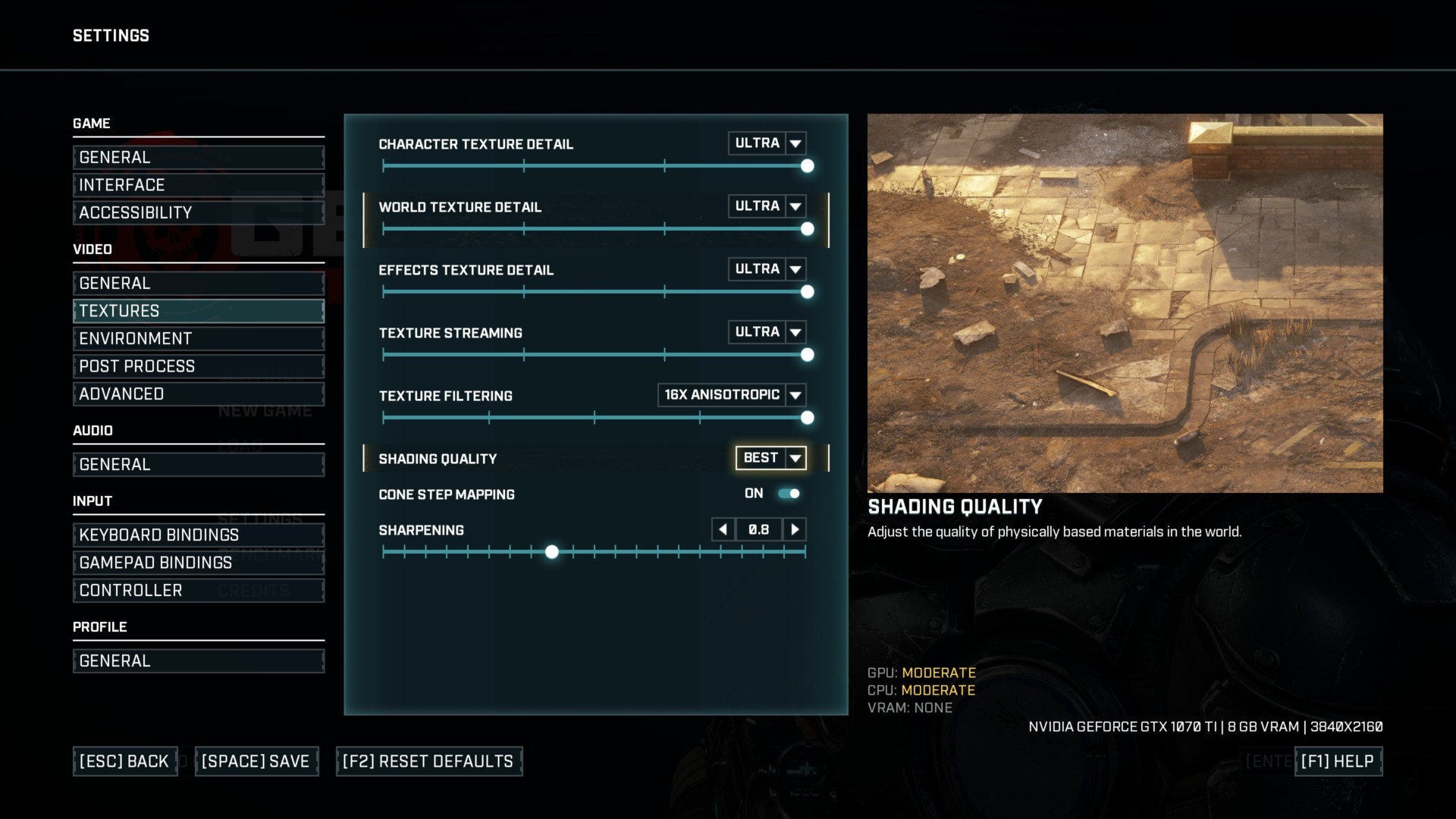
Task: Open the Texture Streaming dropdown
Action: tap(795, 332)
